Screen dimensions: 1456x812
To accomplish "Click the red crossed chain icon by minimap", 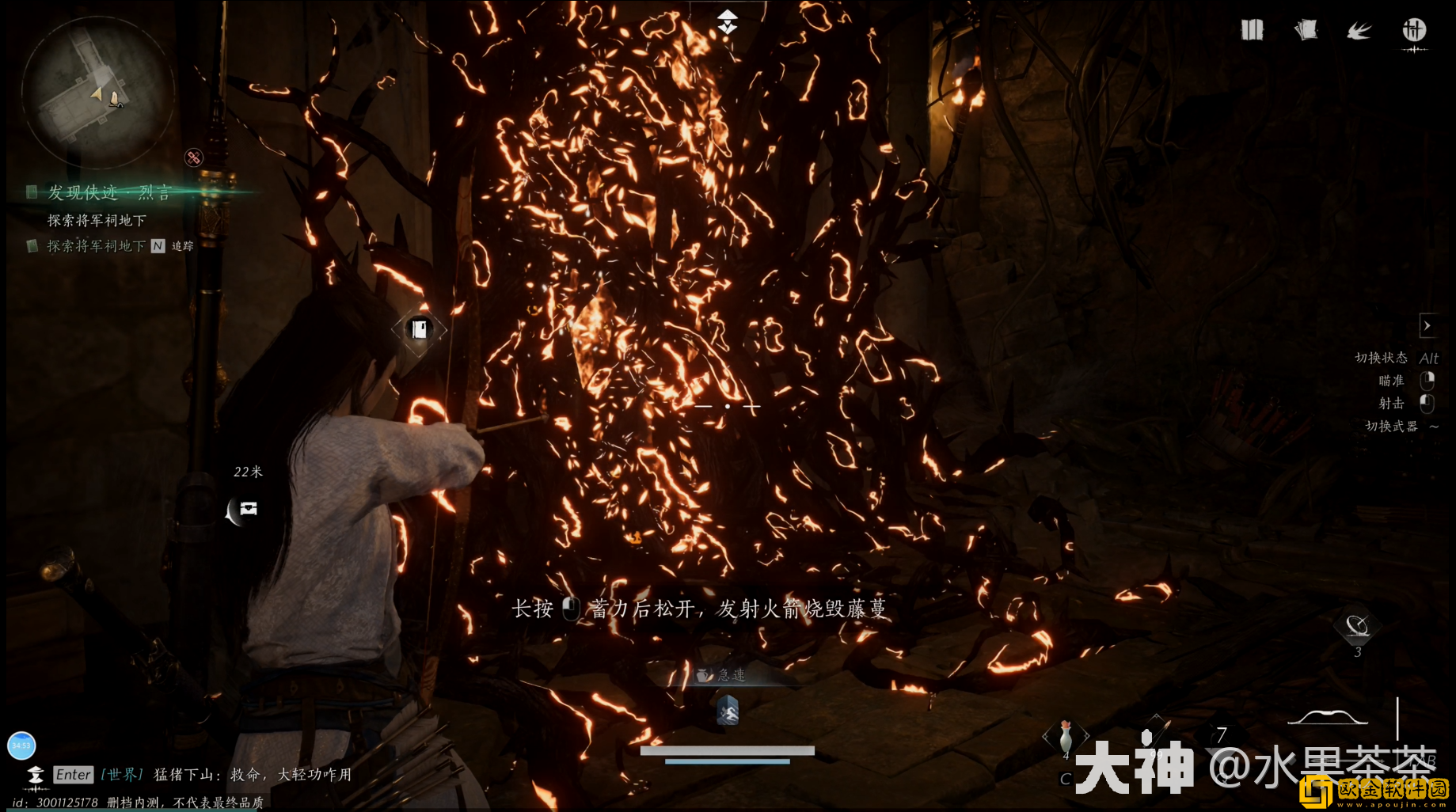I will 194,157.
